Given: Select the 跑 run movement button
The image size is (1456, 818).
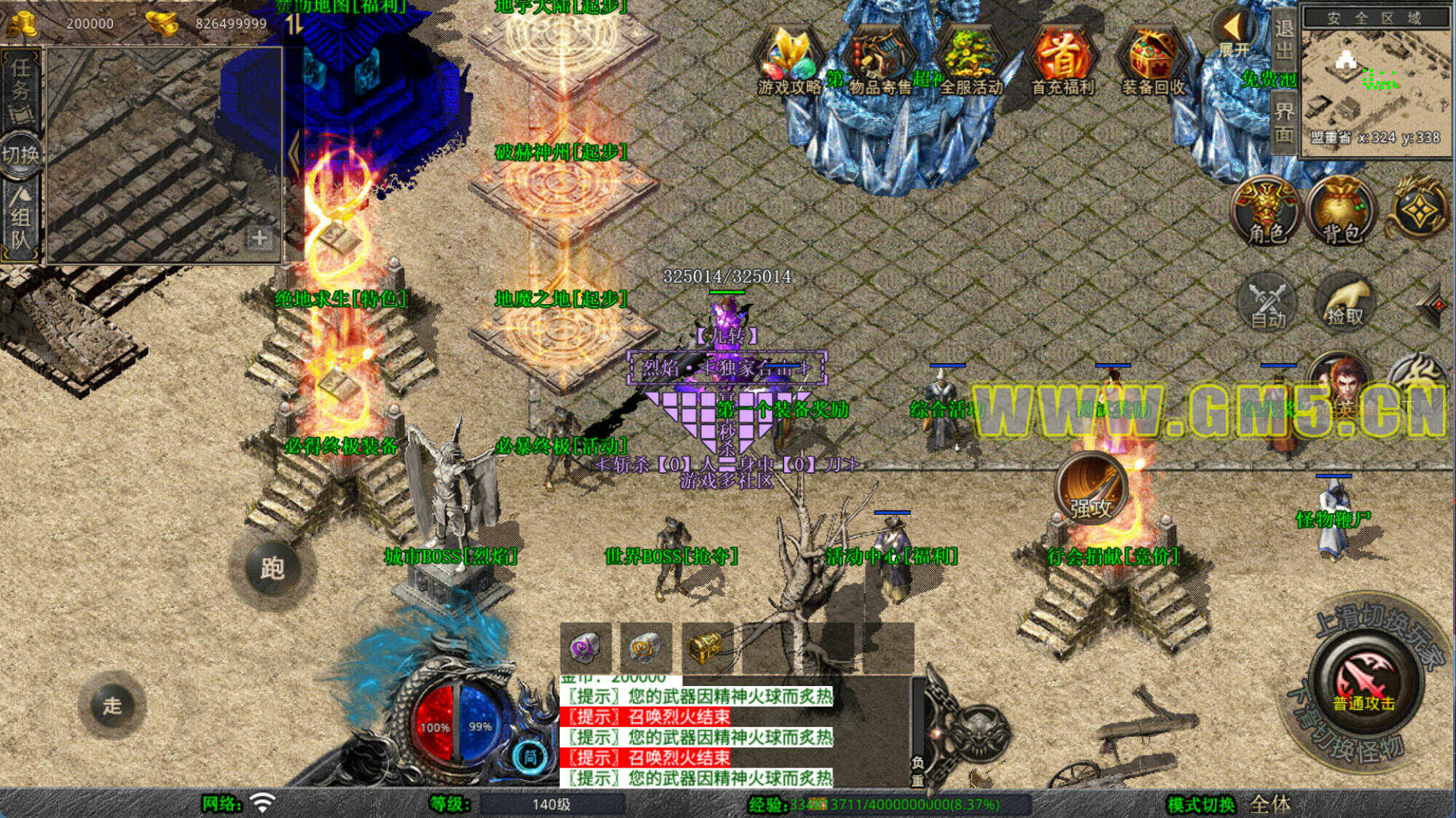Looking at the screenshot, I should [x=272, y=567].
